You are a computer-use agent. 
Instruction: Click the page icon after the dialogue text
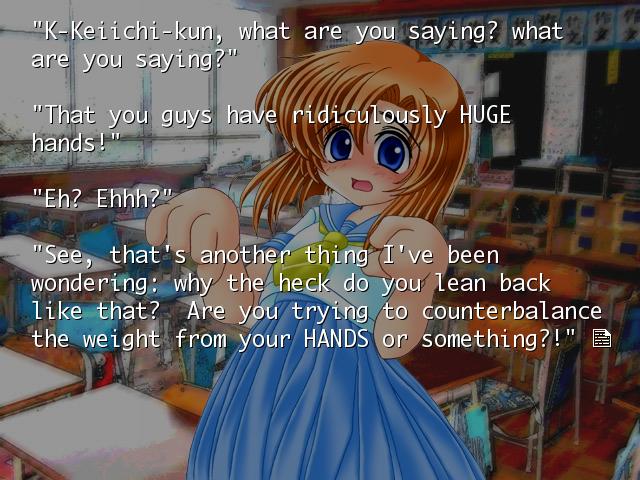pos(601,338)
